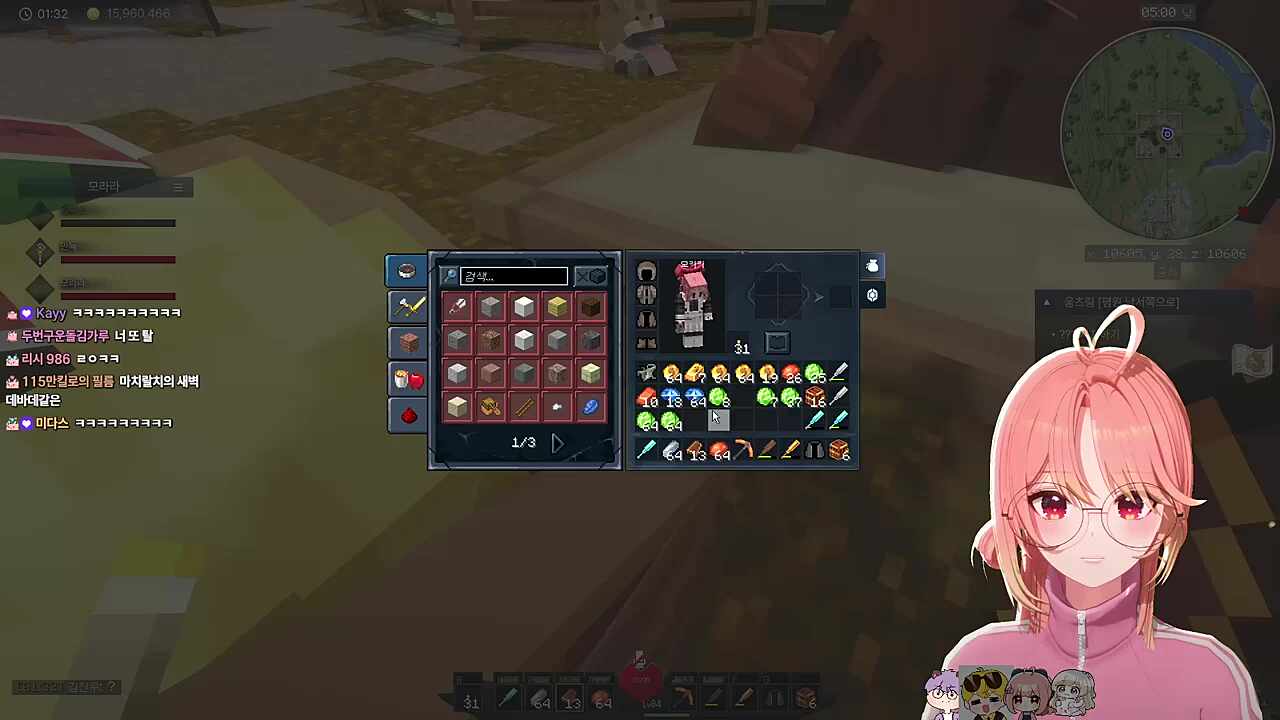The image size is (1280, 720).
Task: Select the boots armor slot
Action: click(646, 343)
